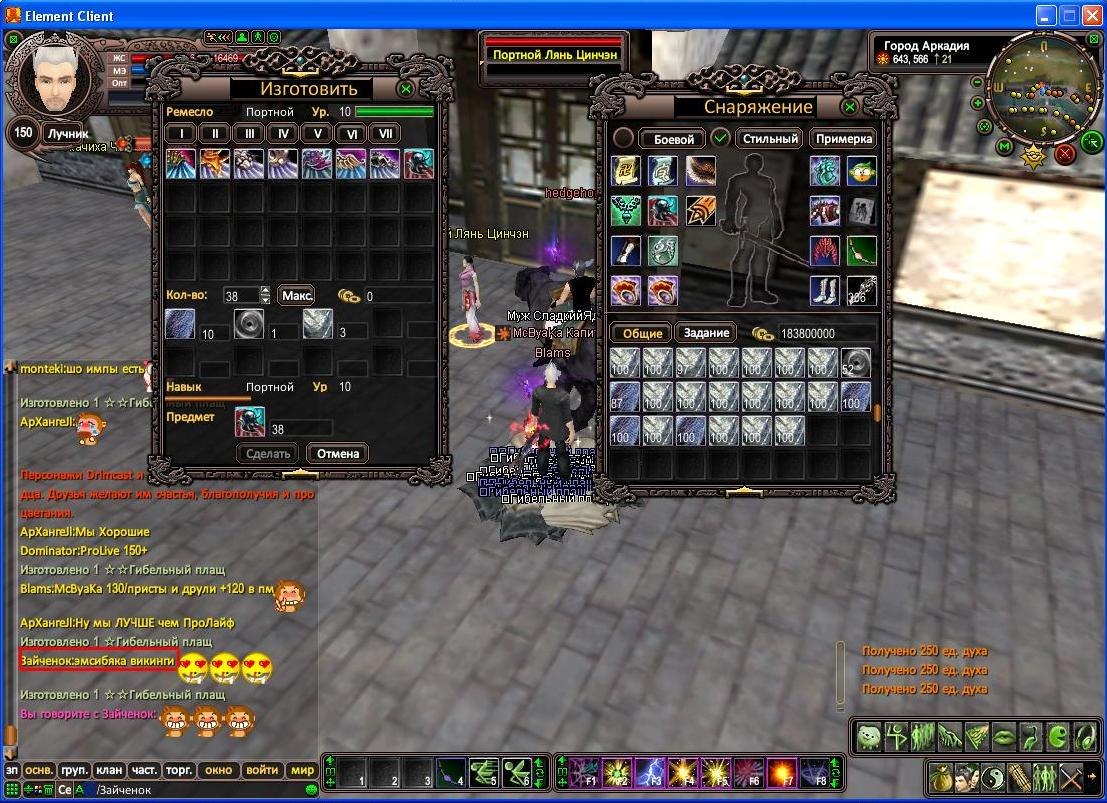Close the Снаряжение equipment window
1107x803 pixels.
[x=849, y=106]
